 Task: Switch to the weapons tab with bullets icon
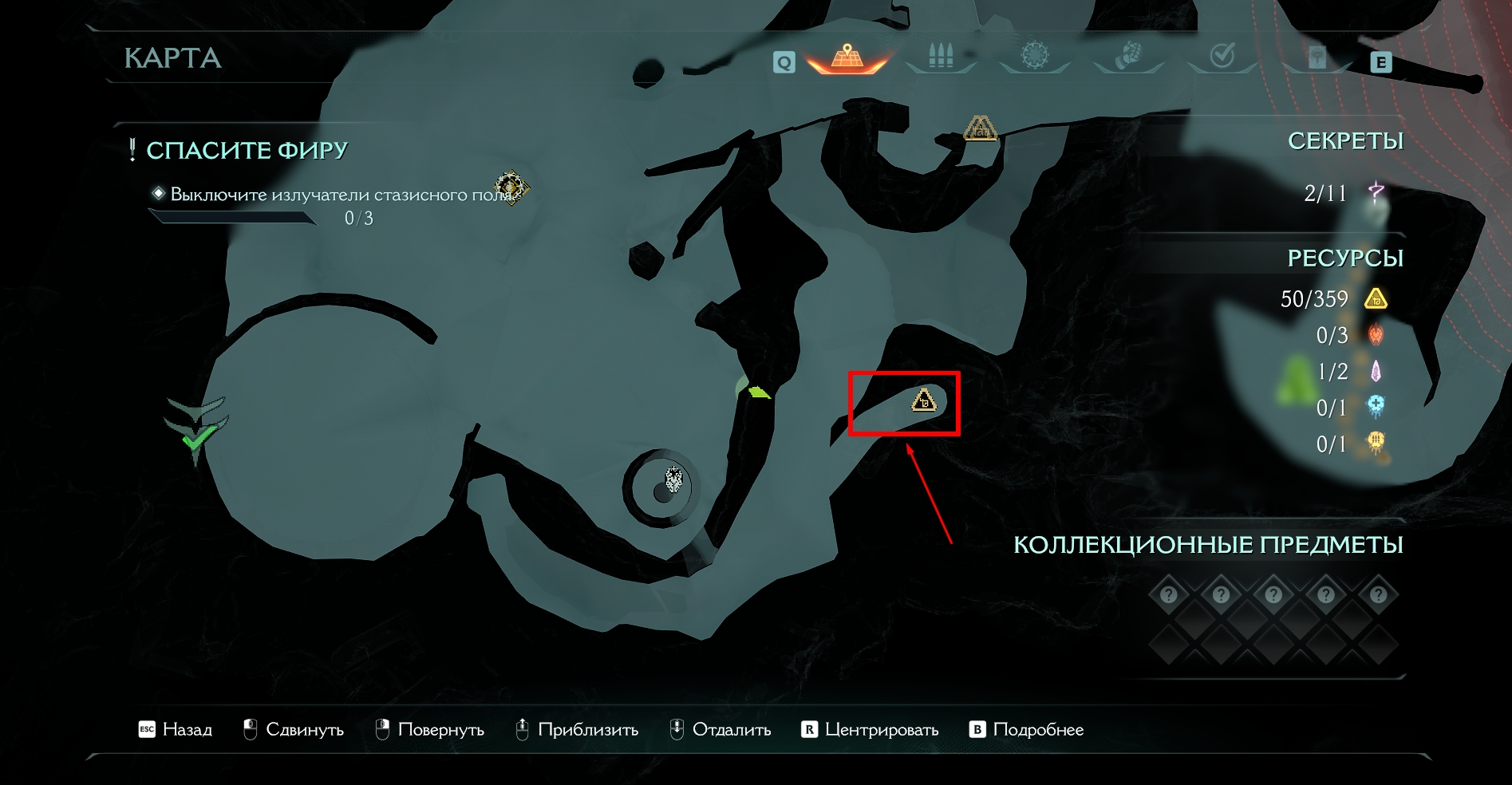[x=941, y=57]
